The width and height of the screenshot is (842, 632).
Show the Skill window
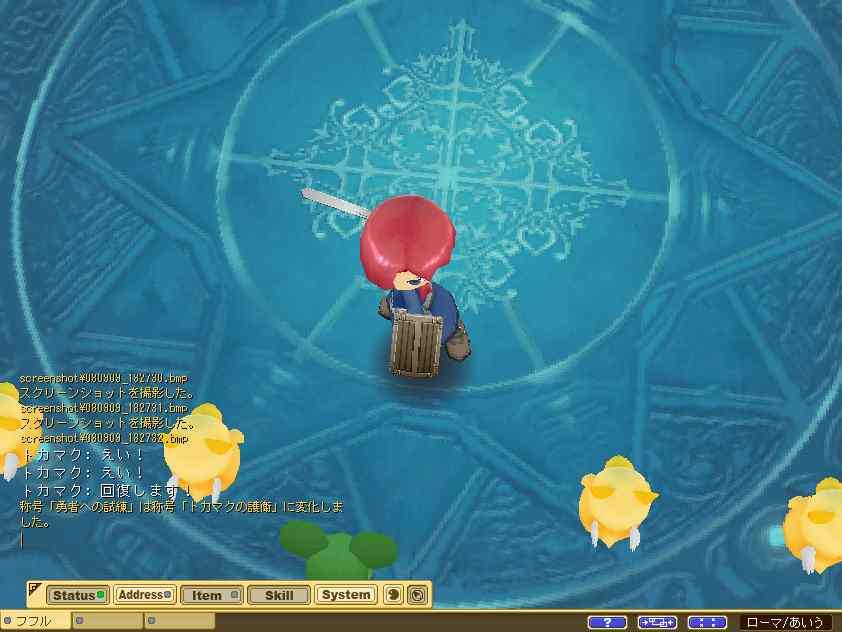click(x=279, y=595)
